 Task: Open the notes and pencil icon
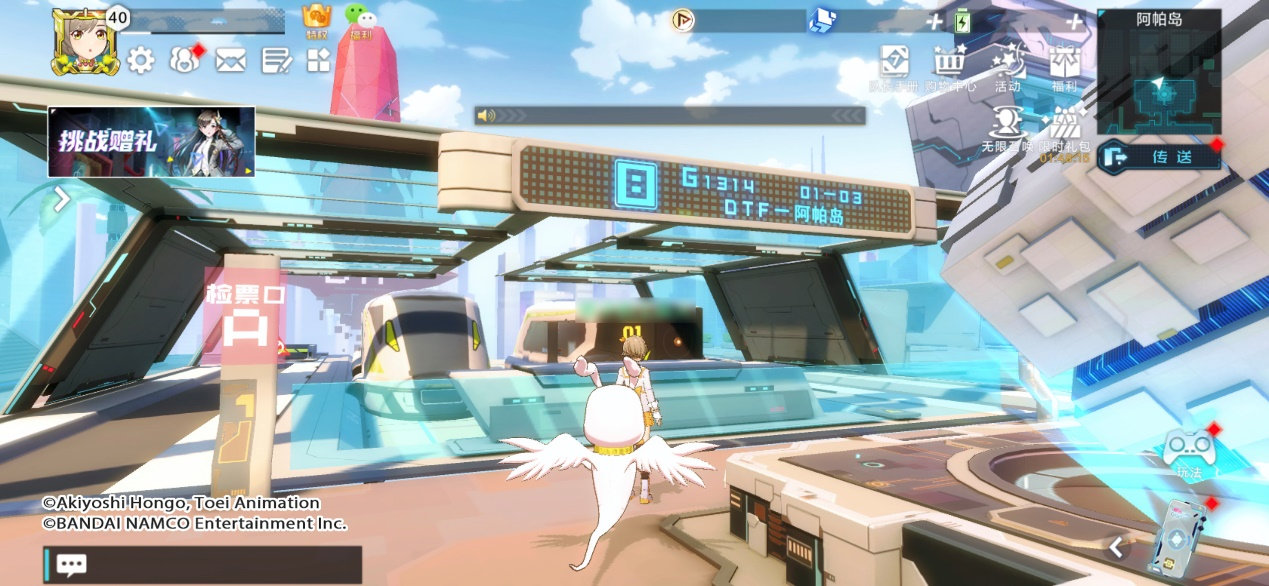point(276,61)
